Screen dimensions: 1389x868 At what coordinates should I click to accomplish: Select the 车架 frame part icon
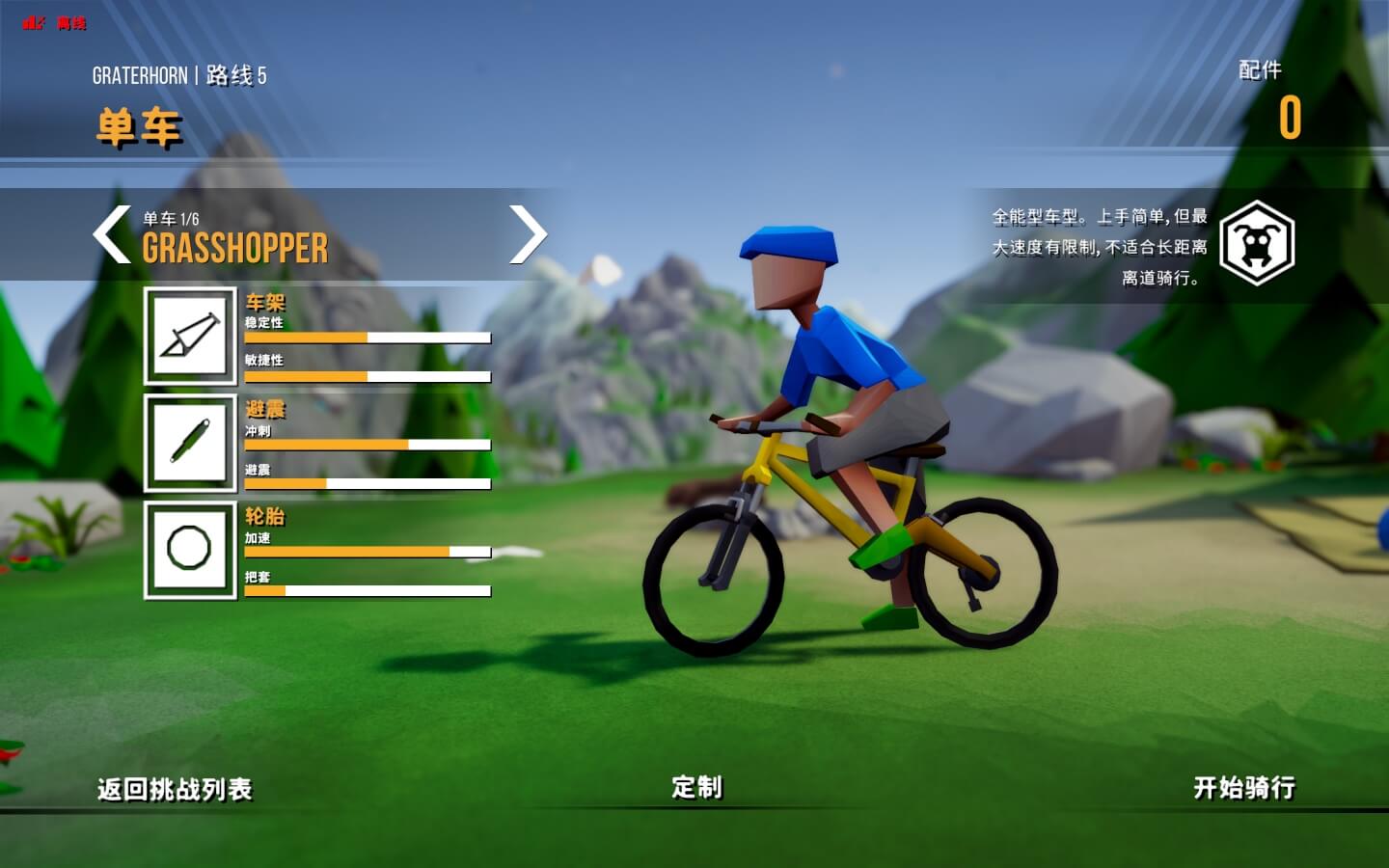pyautogui.click(x=190, y=336)
